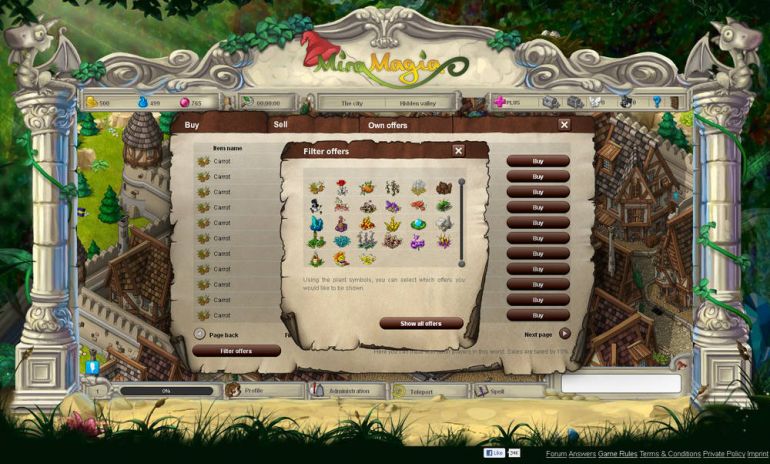Close the Filter offers popup
The image size is (770, 464).
pyautogui.click(x=458, y=151)
